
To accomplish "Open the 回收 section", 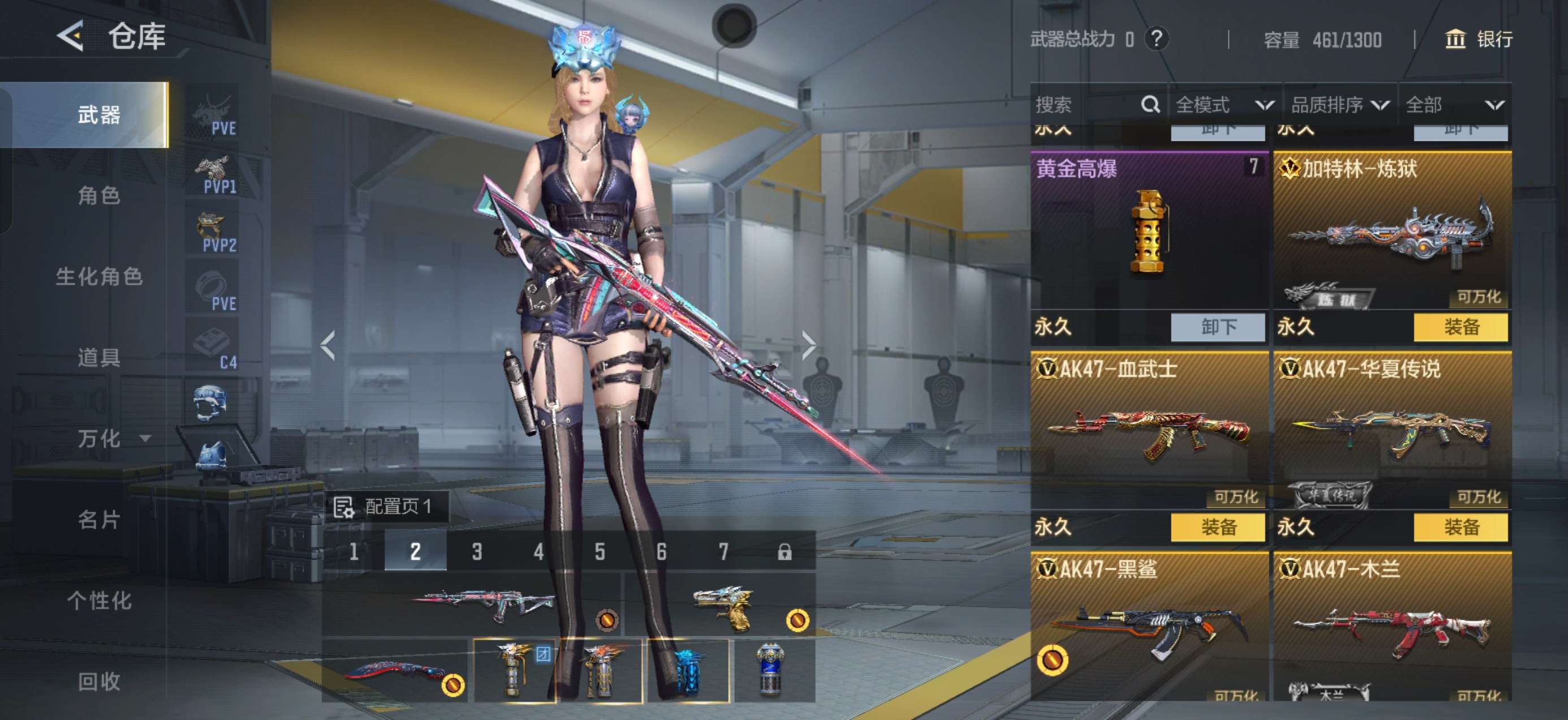I will 98,681.
